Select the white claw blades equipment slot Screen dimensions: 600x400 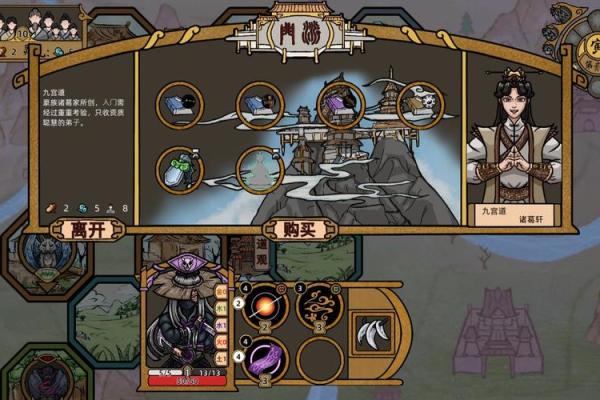click(x=372, y=331)
